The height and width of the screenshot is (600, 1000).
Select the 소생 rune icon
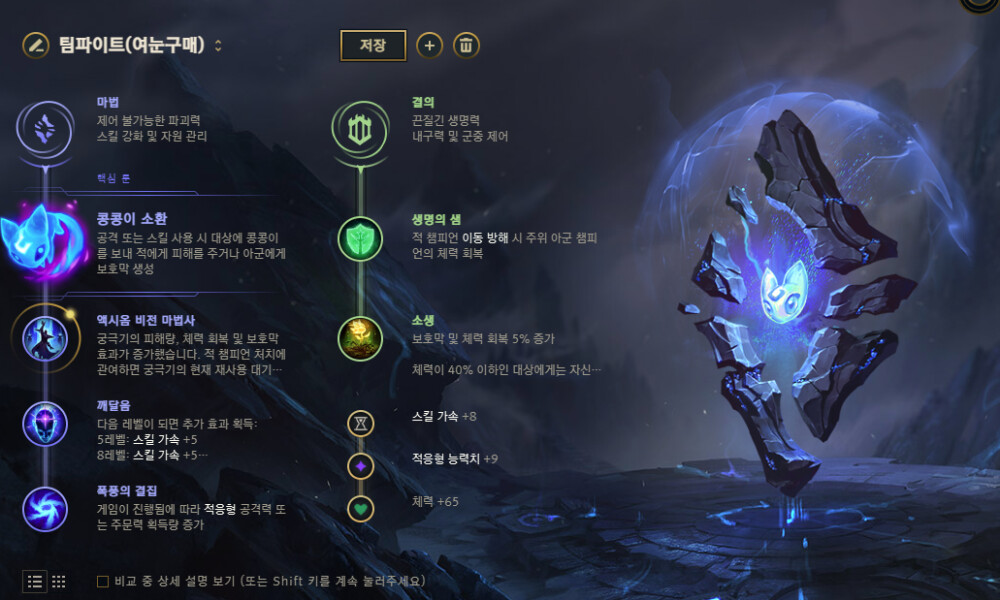[359, 338]
